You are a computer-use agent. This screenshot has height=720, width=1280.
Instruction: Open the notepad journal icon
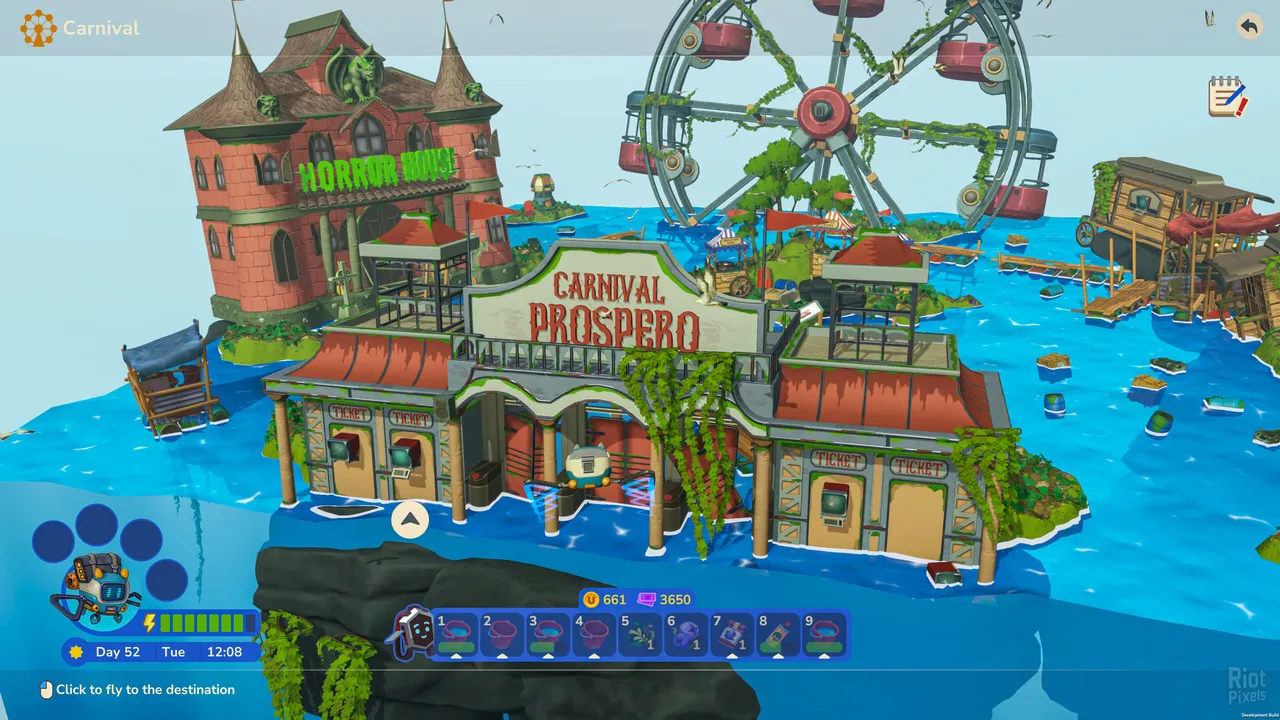click(x=1227, y=97)
